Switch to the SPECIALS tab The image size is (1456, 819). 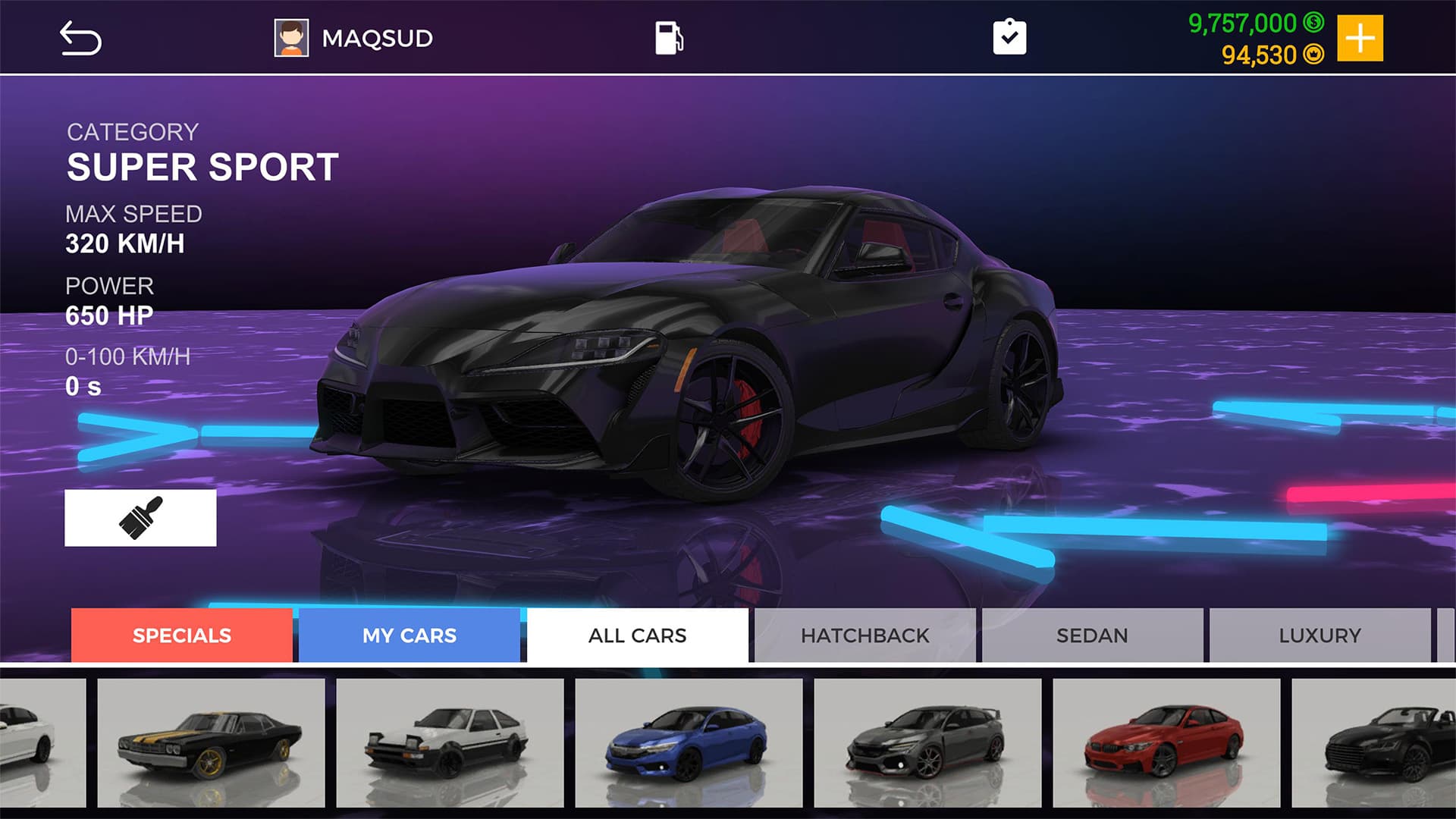[x=181, y=635]
